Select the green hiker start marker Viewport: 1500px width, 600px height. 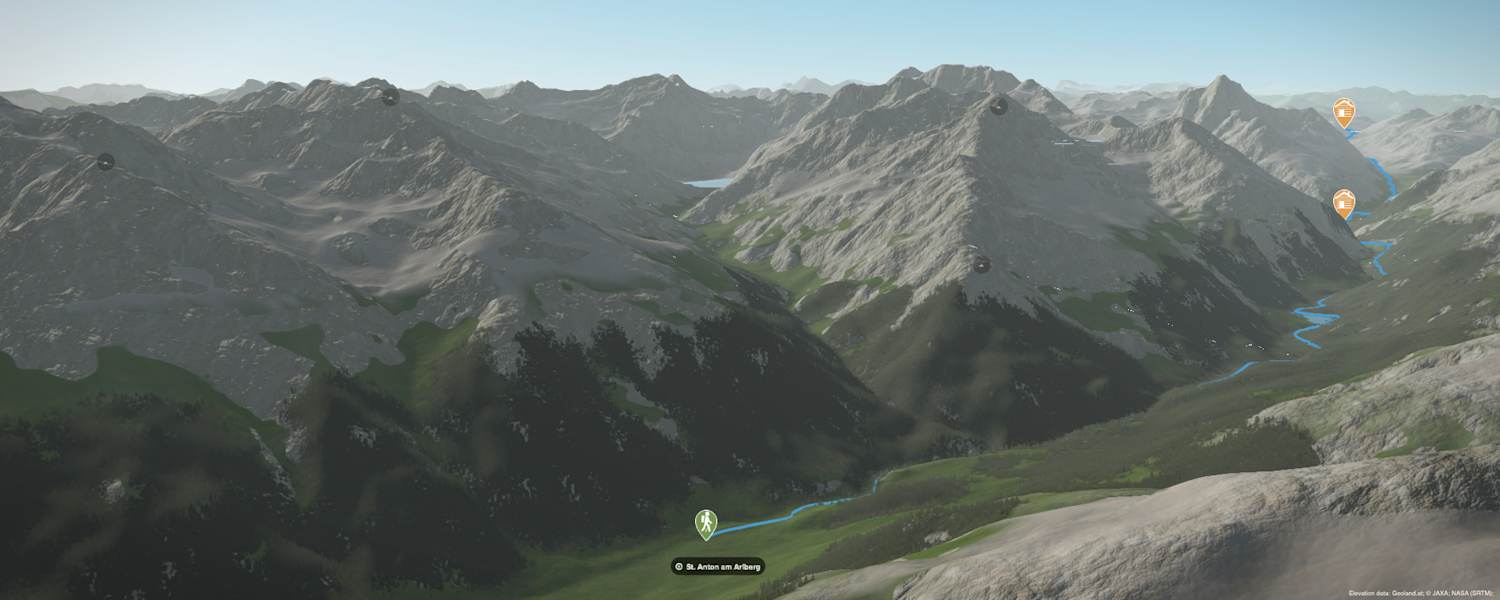pyautogui.click(x=706, y=522)
